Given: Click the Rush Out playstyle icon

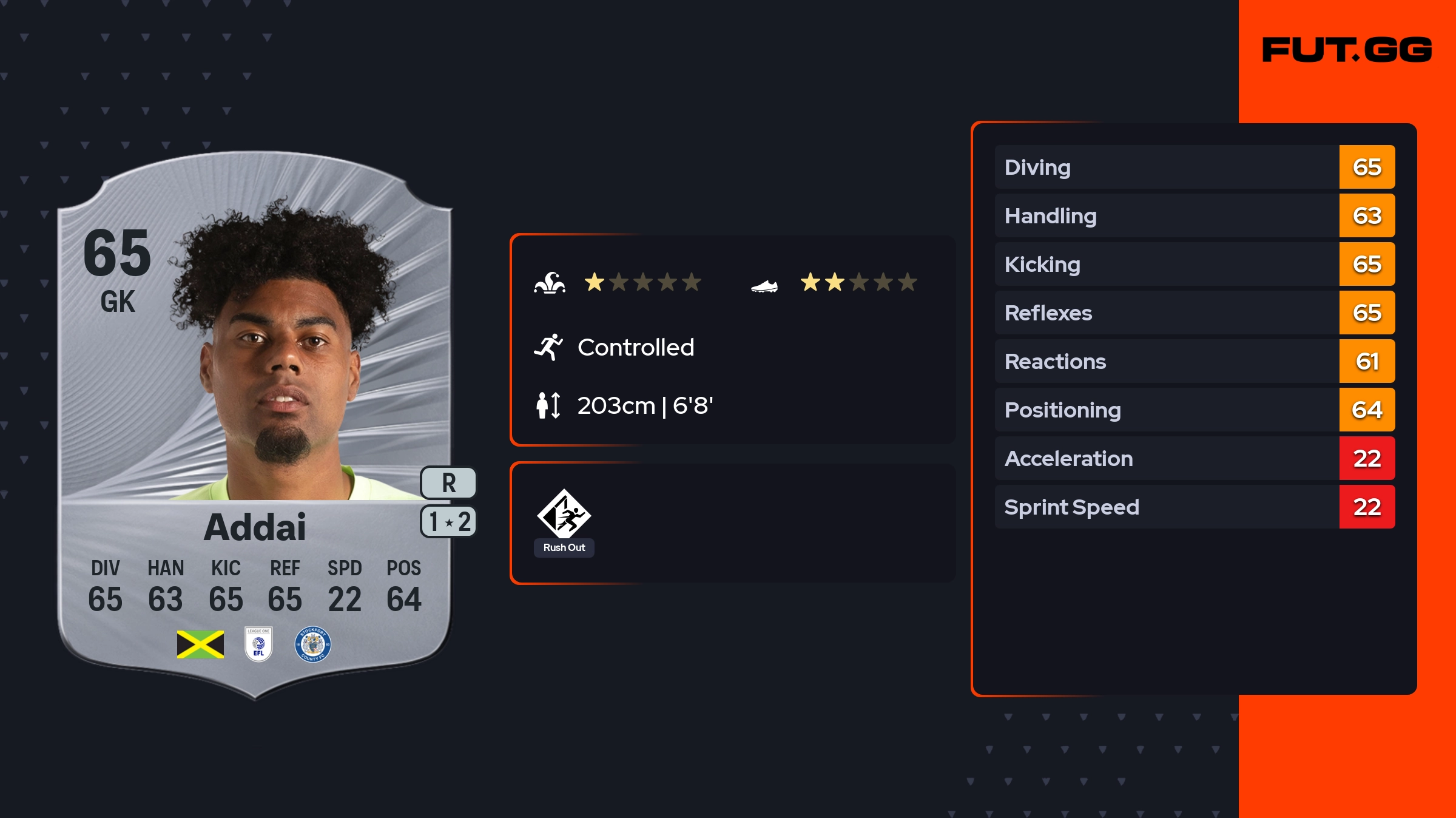Looking at the screenshot, I should pyautogui.click(x=564, y=515).
